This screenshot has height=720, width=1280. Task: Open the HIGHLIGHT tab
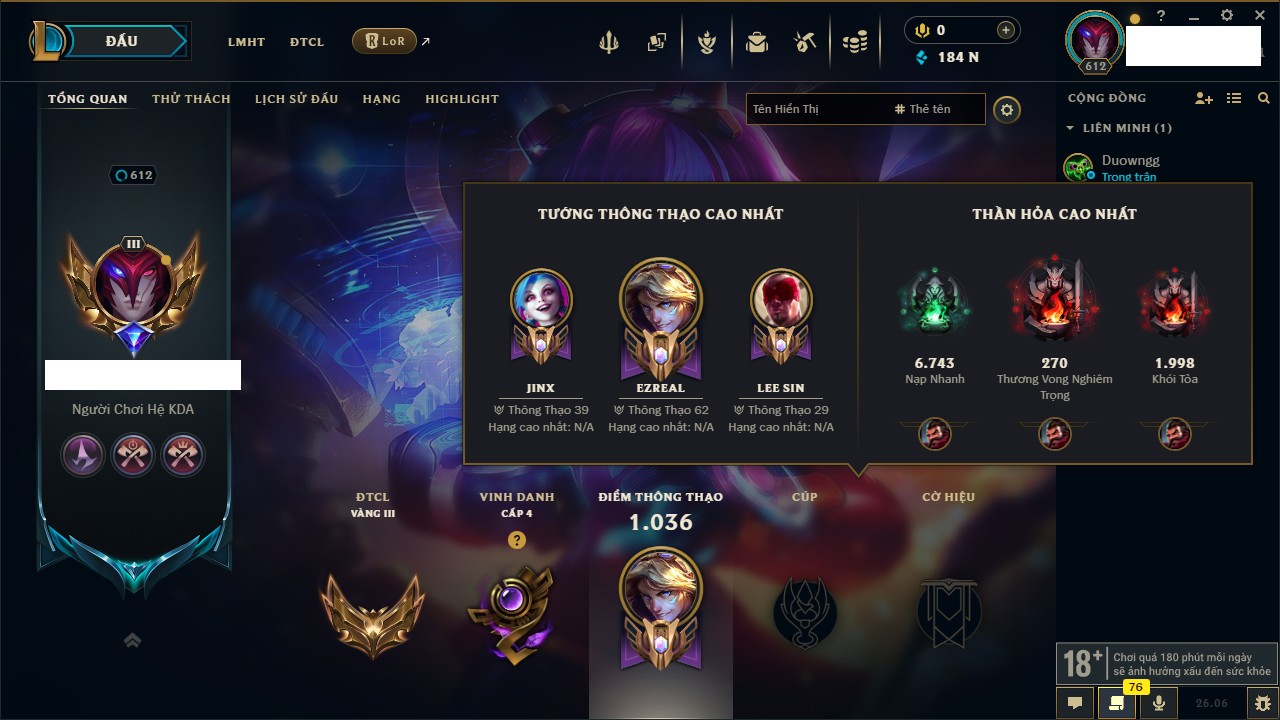click(461, 99)
